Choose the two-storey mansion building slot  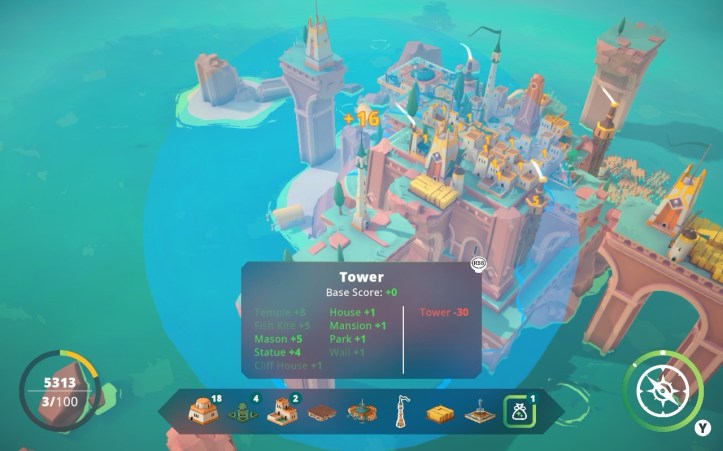281,412
